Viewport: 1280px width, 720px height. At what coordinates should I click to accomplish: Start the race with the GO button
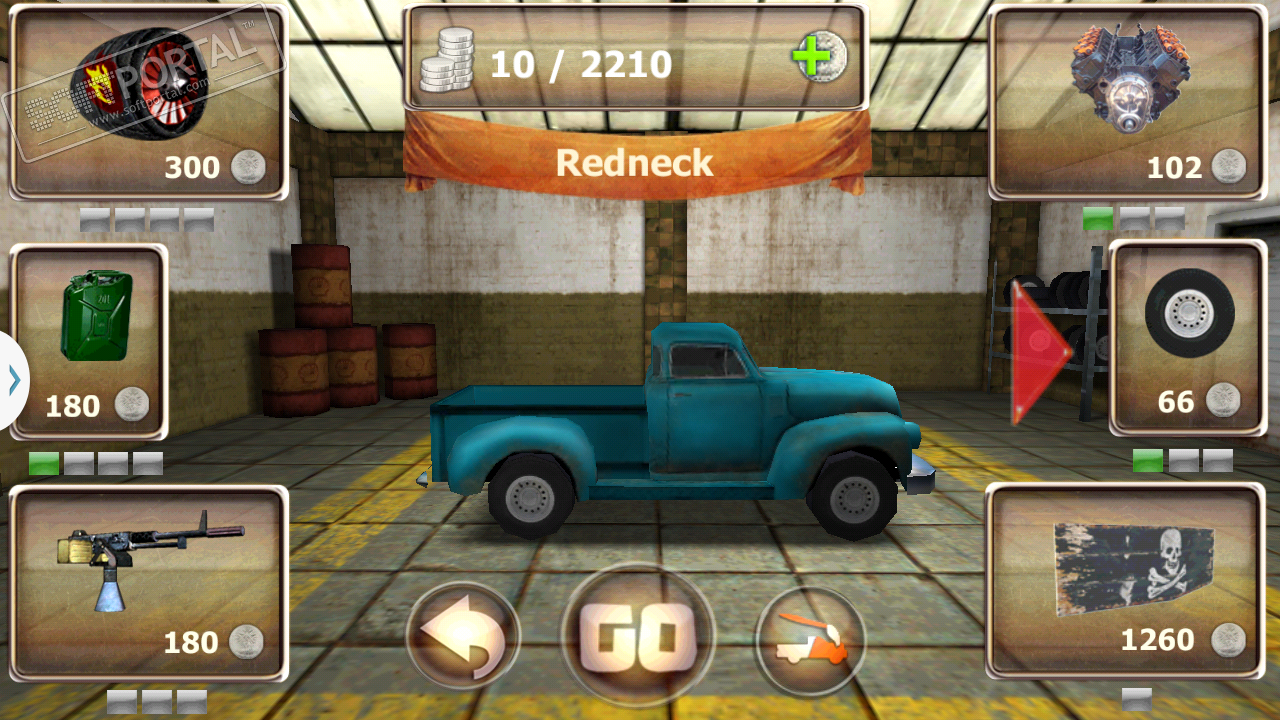(x=638, y=636)
